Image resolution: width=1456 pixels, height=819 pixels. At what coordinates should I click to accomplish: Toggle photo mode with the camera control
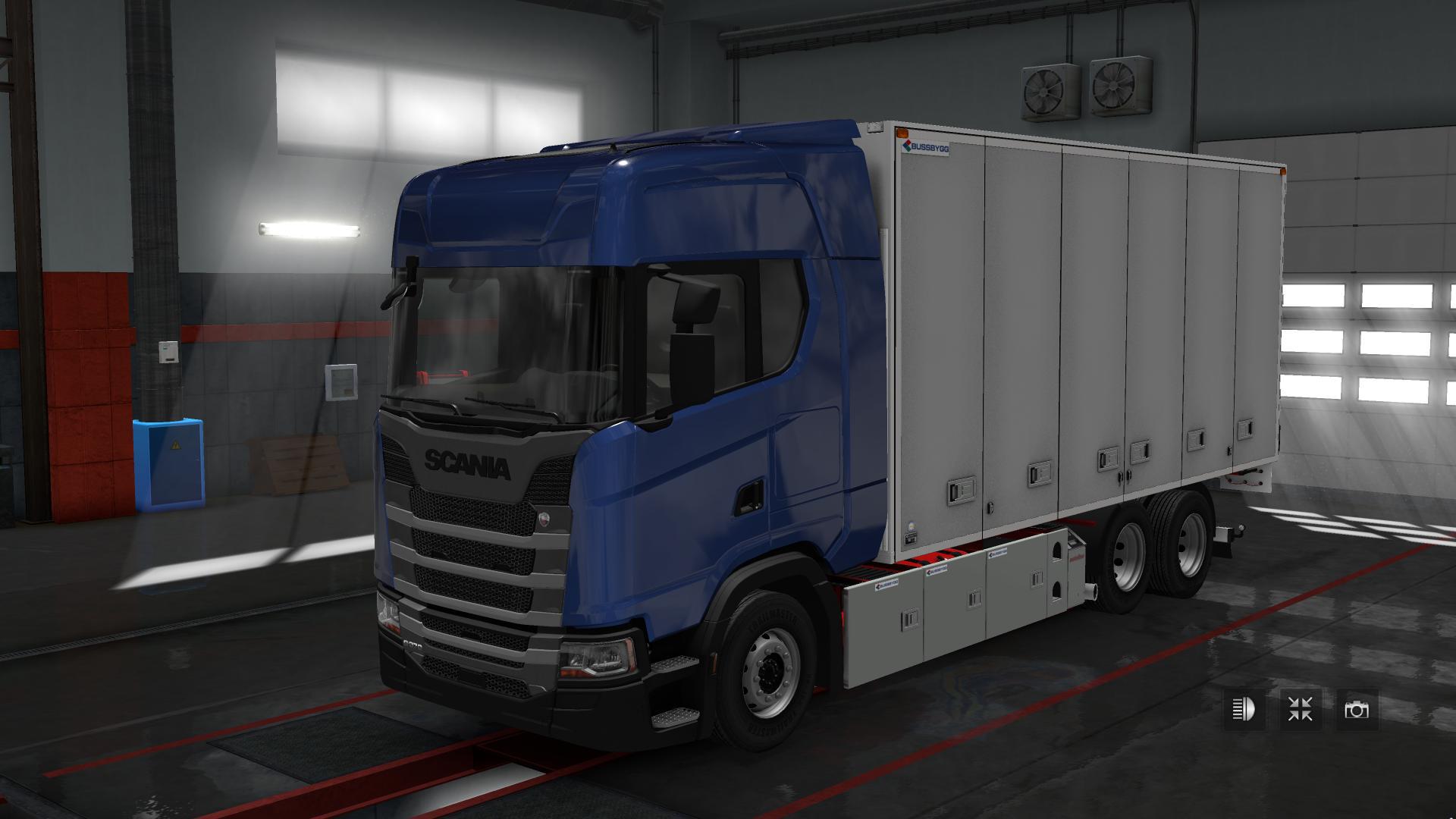(x=1357, y=709)
